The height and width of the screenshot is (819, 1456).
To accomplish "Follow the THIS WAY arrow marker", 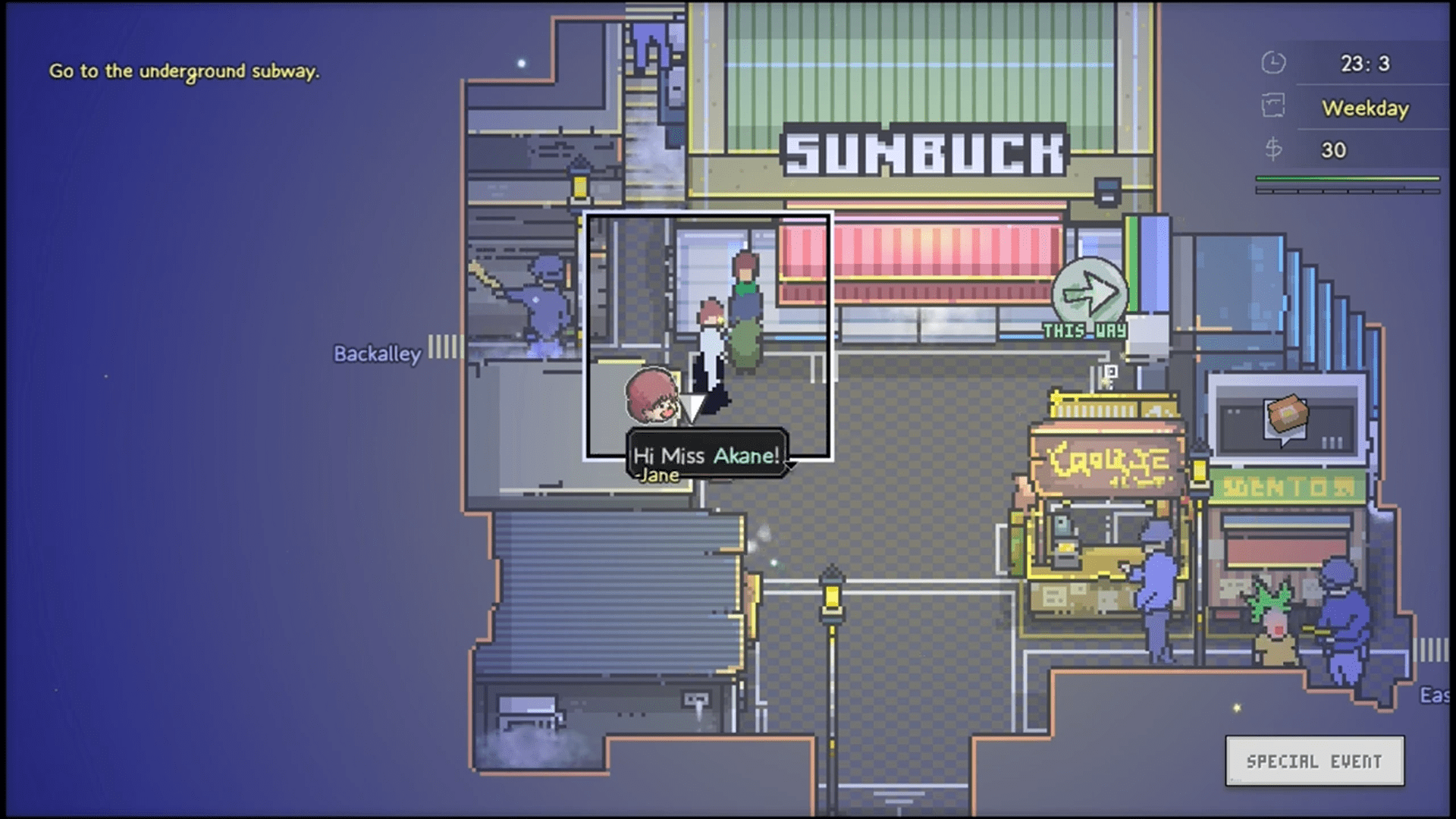I will tap(1090, 294).
